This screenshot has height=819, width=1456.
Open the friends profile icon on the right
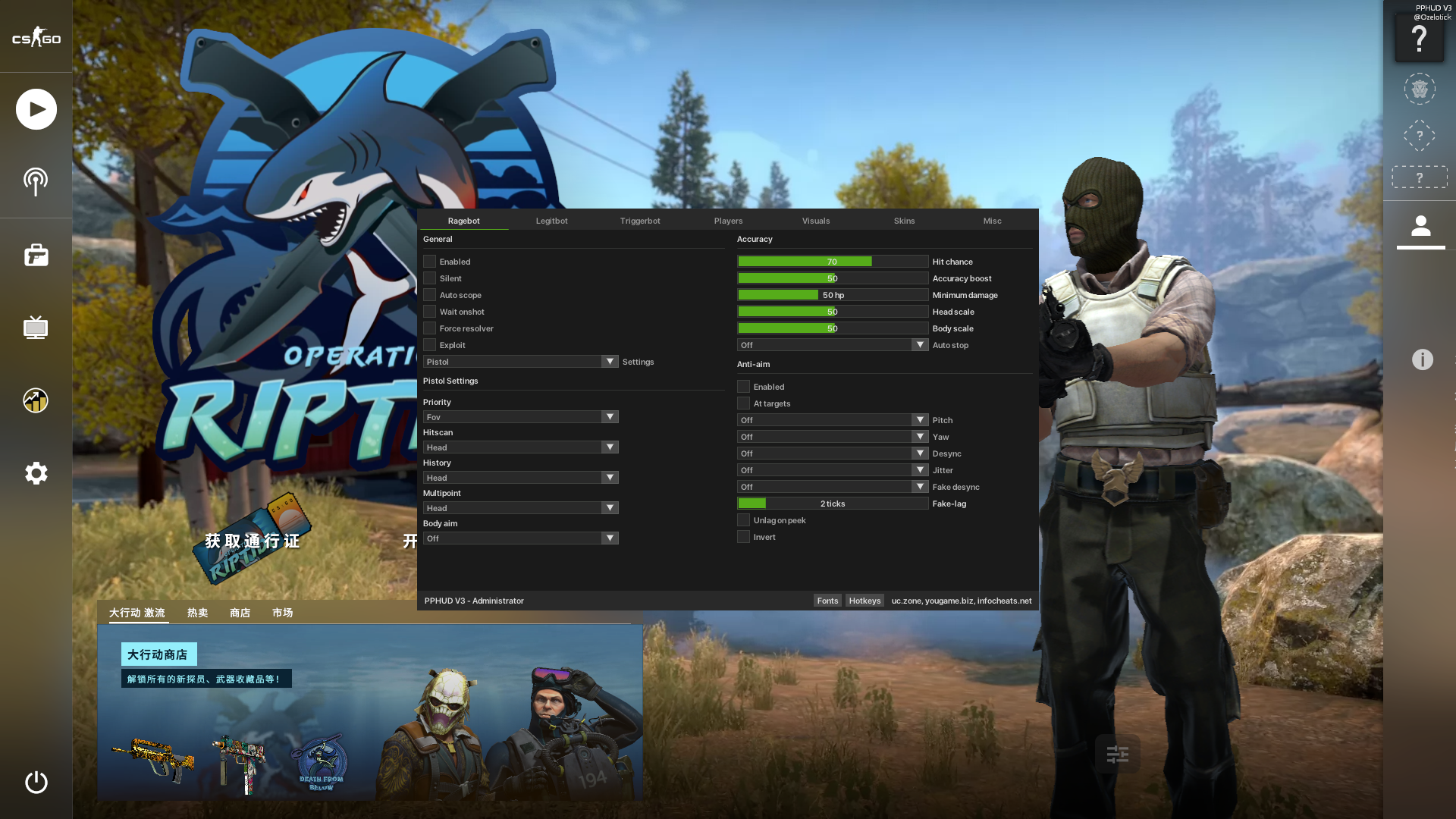point(1420,227)
